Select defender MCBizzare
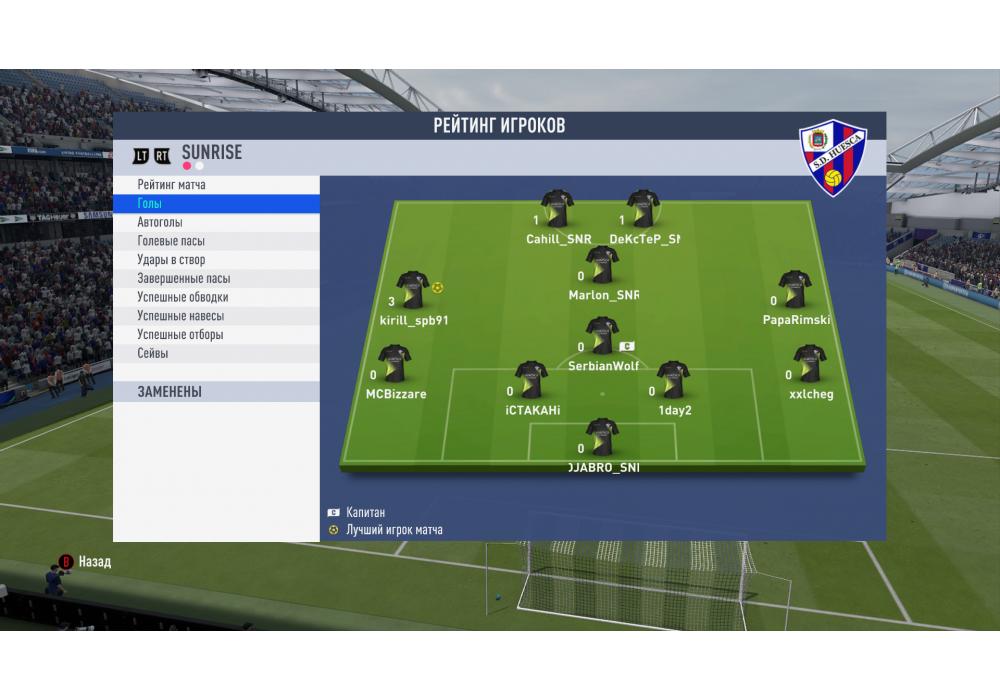1000x700 pixels. click(x=394, y=365)
